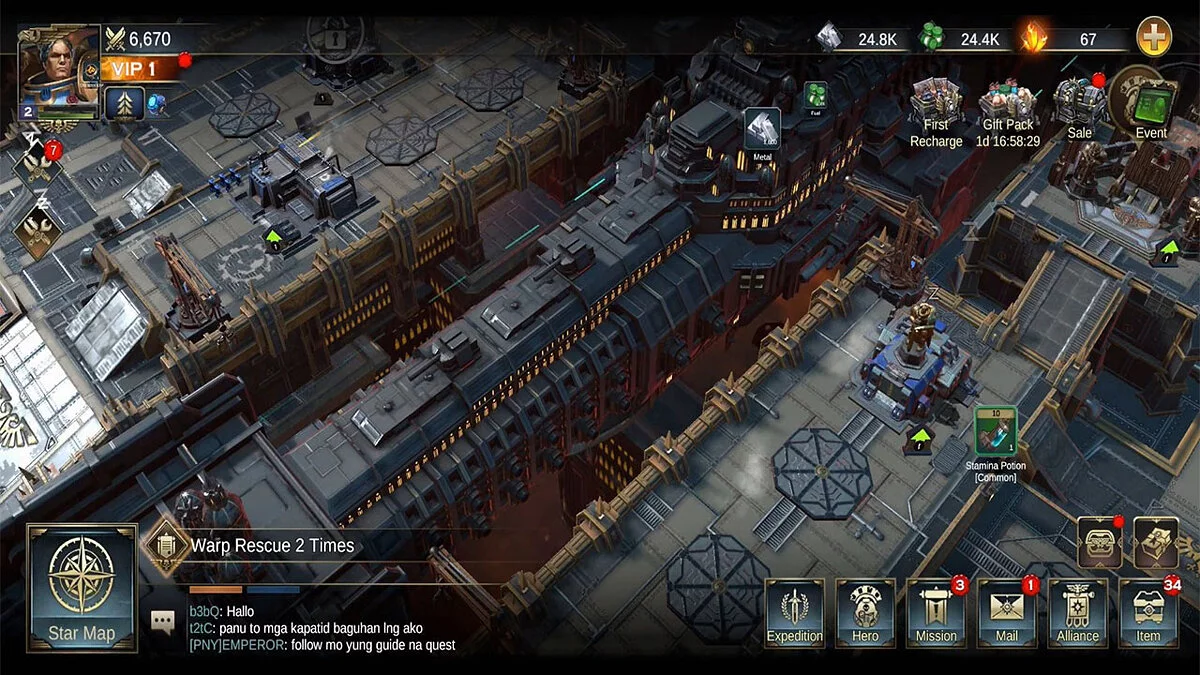Check the Mail inbox

(1007, 612)
